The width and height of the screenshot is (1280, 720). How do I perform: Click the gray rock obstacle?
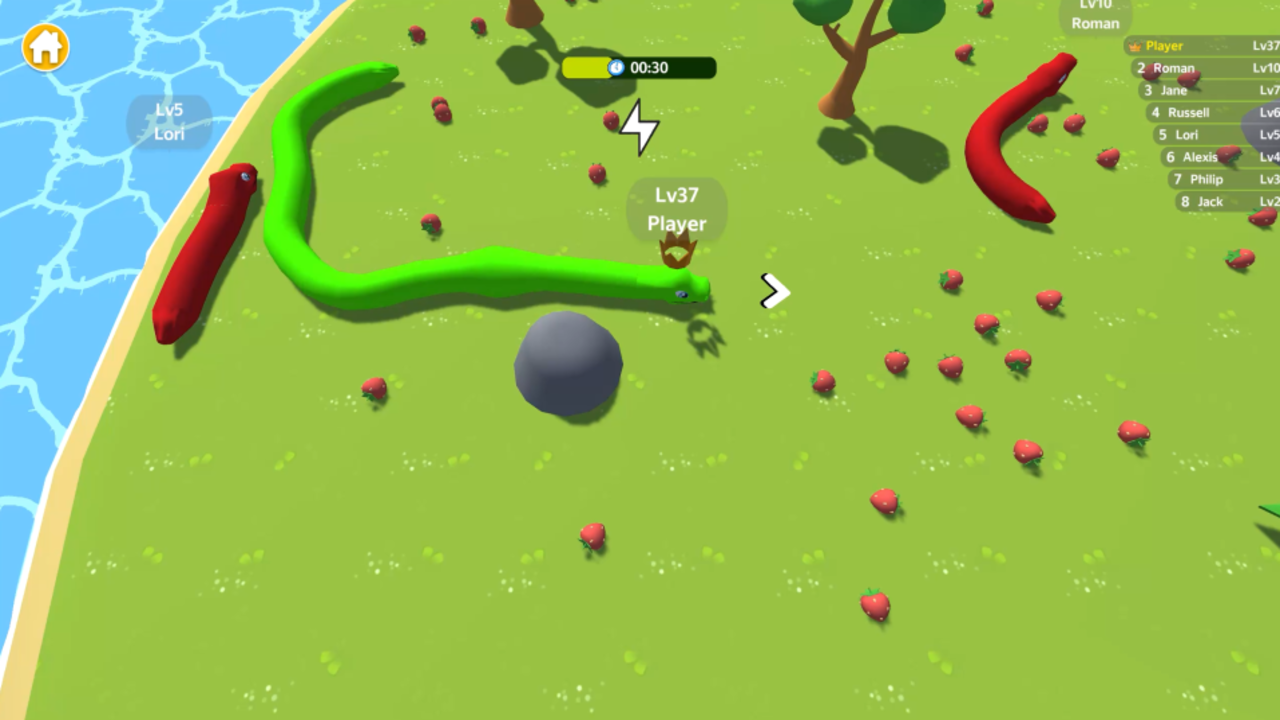[568, 365]
